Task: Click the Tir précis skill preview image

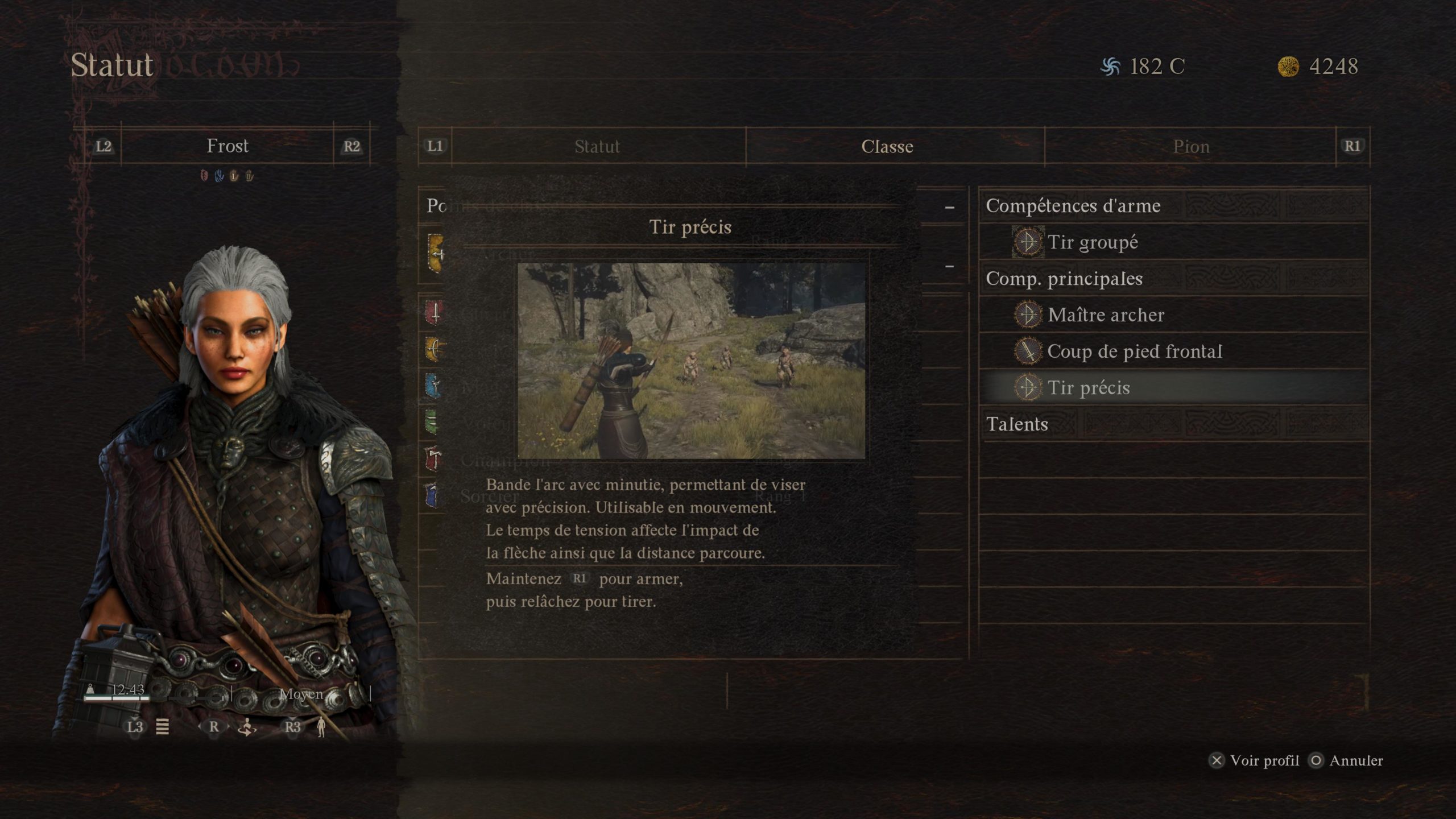Action: [691, 361]
